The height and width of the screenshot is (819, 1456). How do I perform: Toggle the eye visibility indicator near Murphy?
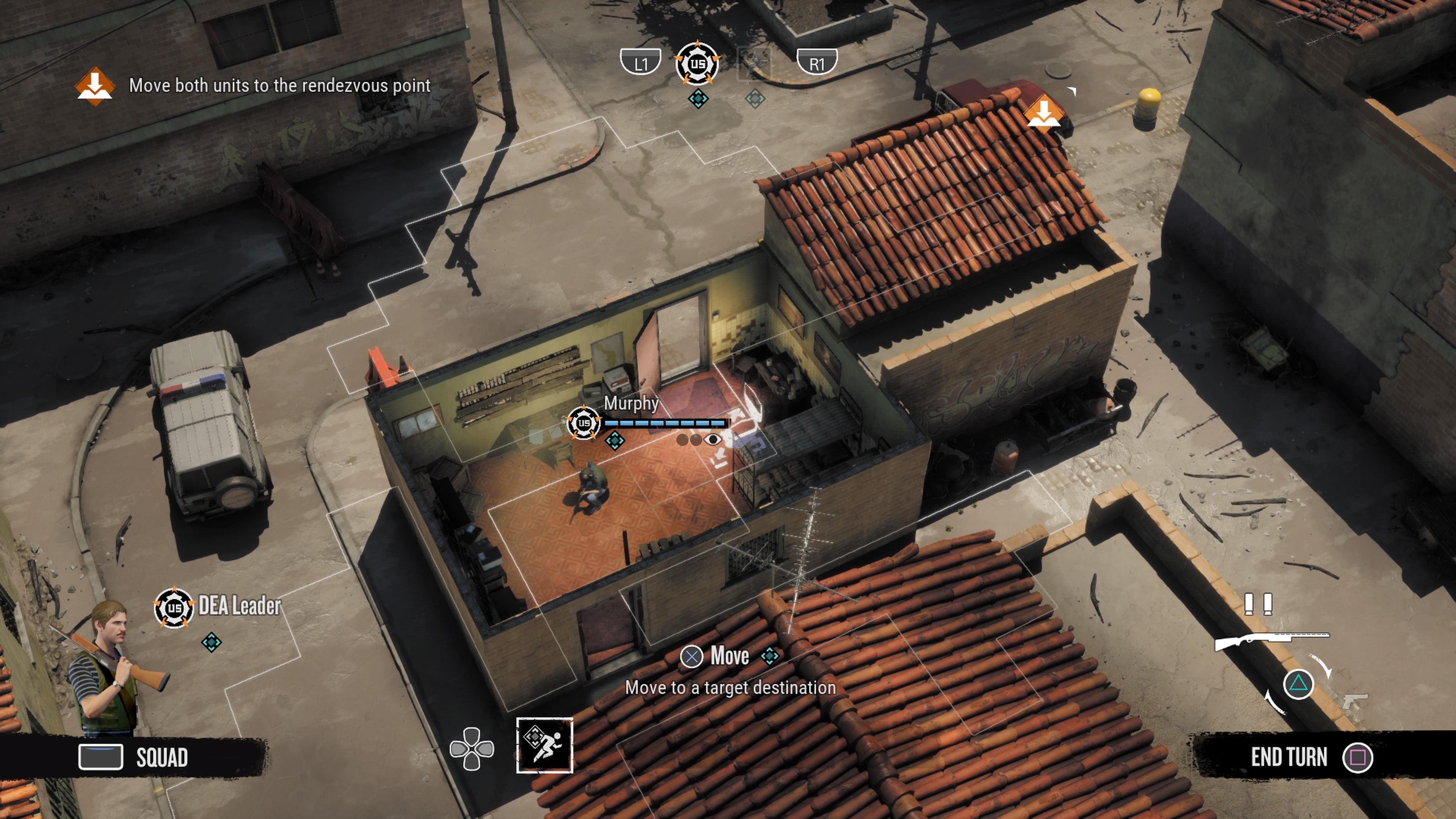pyautogui.click(x=713, y=440)
